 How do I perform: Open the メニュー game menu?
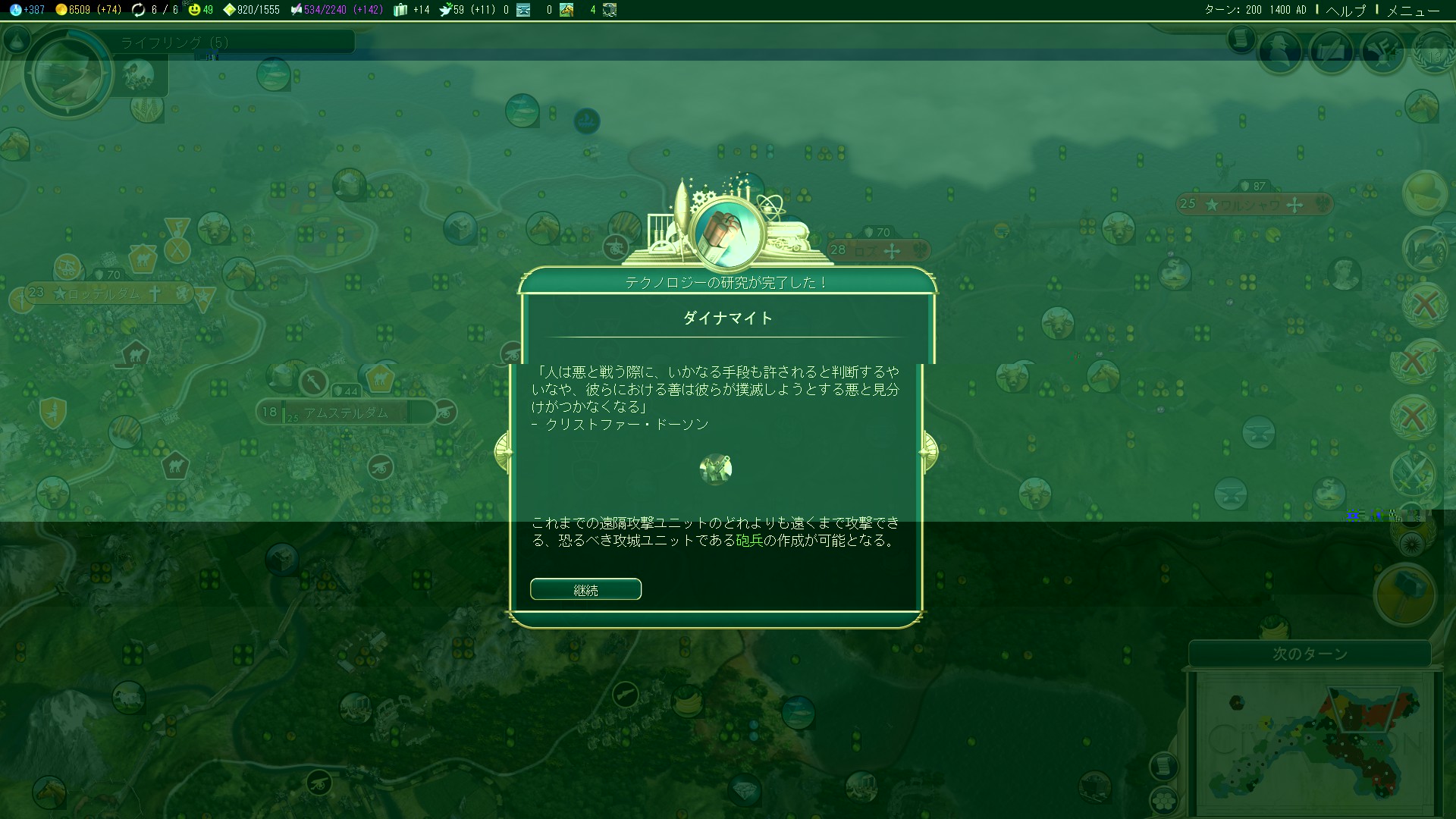1412,10
